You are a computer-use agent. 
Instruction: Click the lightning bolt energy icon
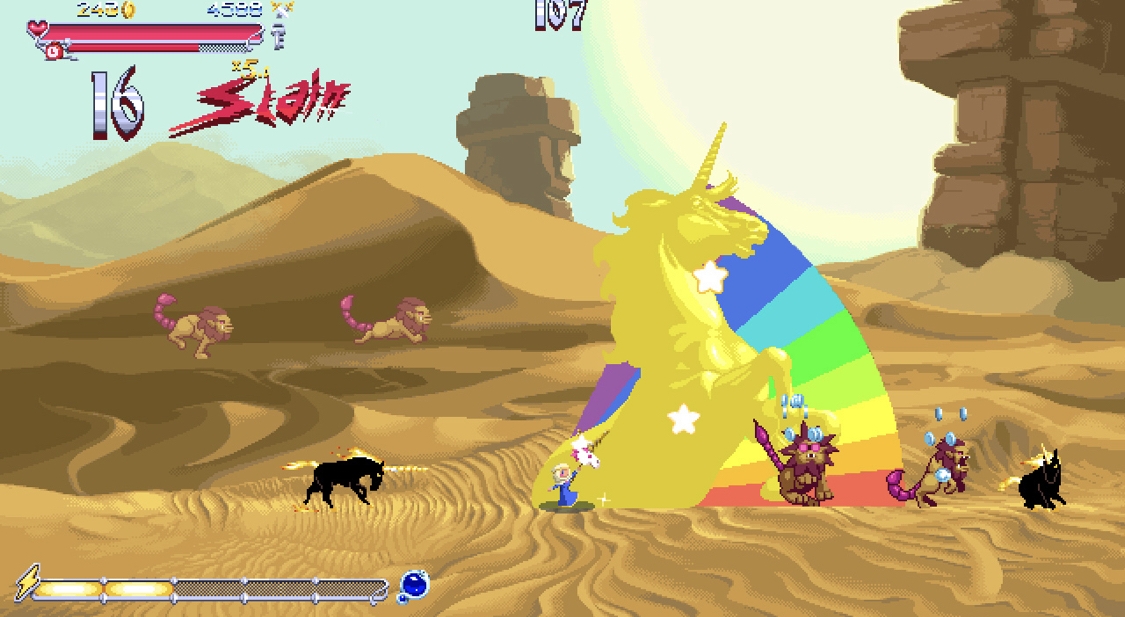tap(27, 582)
